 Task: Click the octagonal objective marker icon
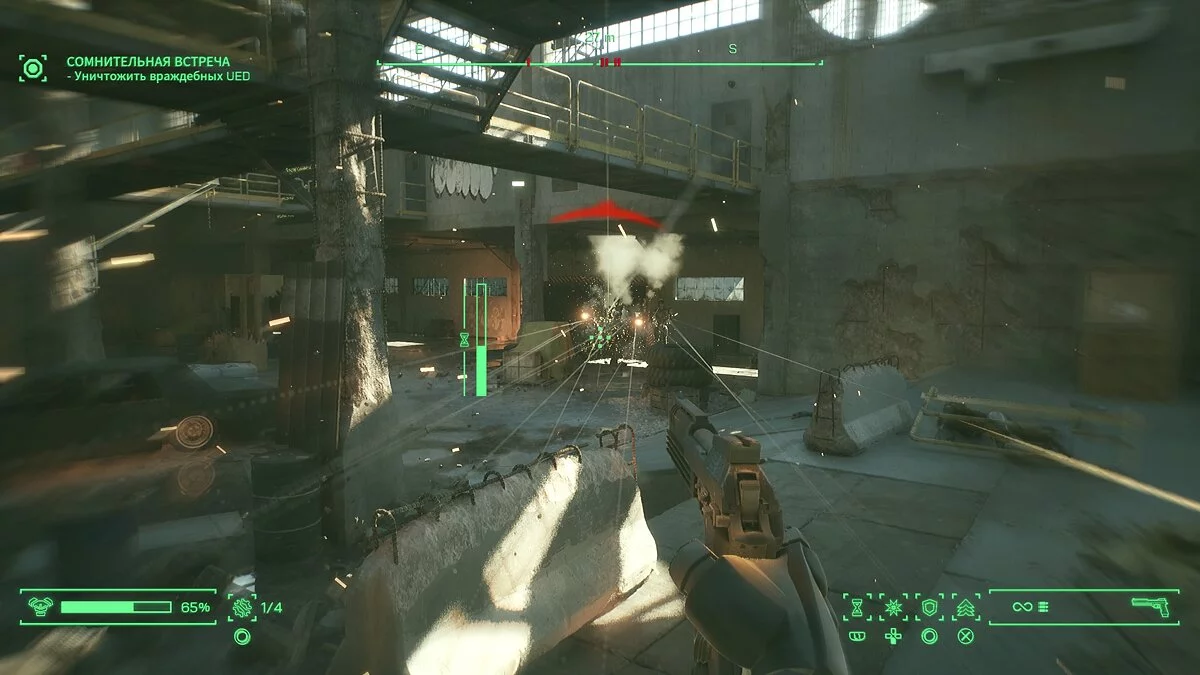click(33, 68)
